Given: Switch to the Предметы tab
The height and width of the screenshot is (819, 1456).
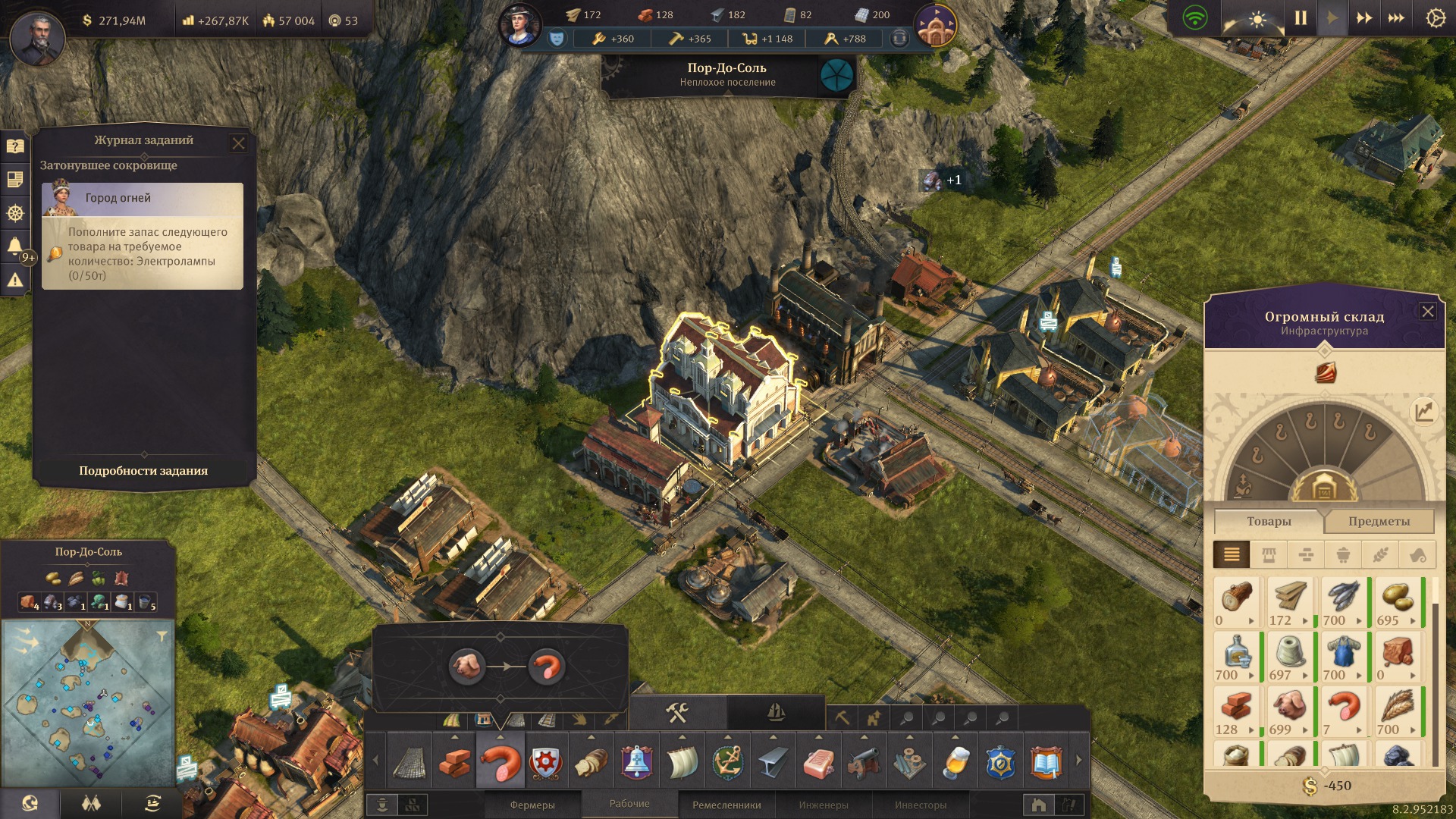Looking at the screenshot, I should click(1379, 522).
